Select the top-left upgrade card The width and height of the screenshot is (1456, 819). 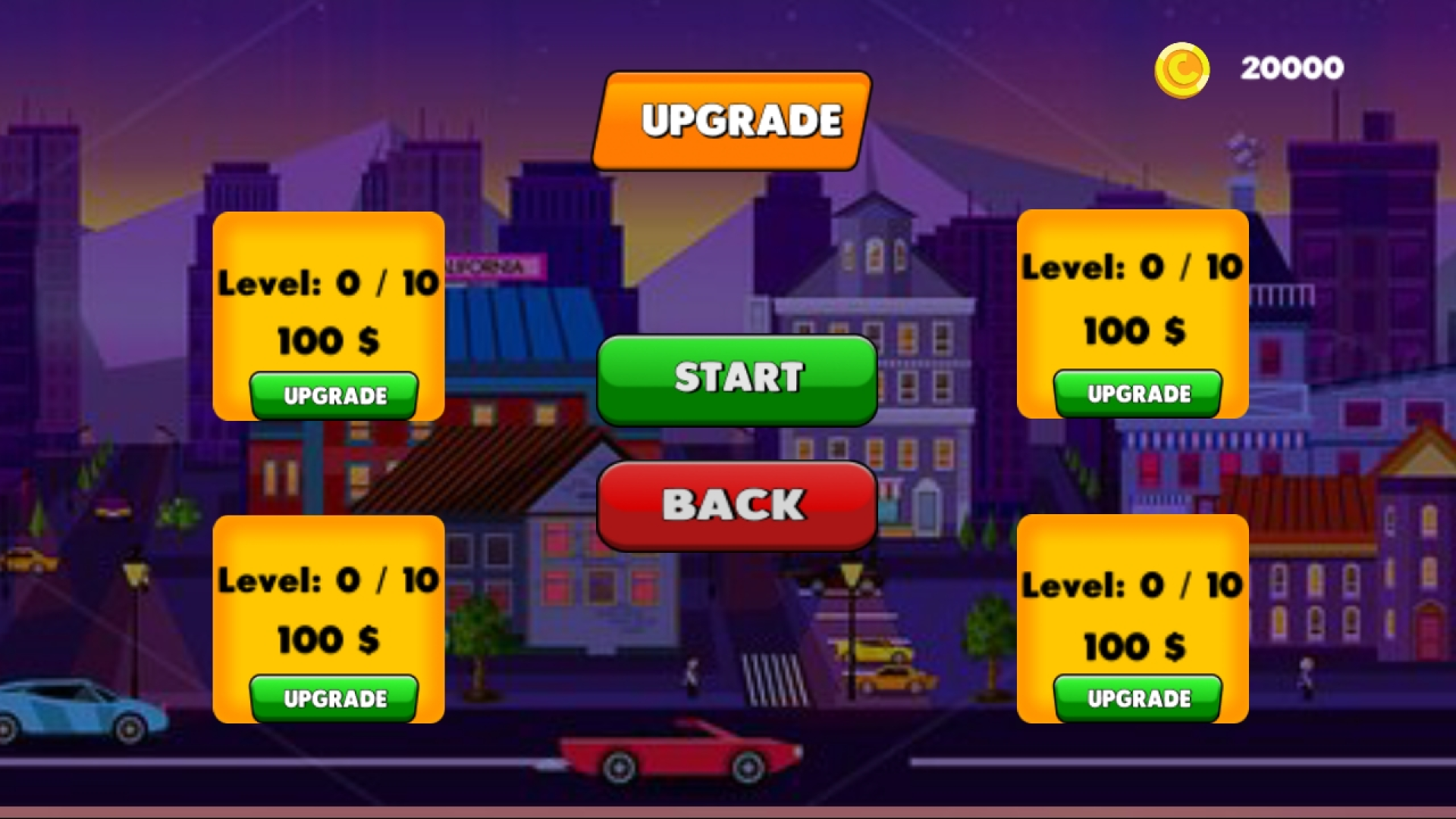pos(328,315)
